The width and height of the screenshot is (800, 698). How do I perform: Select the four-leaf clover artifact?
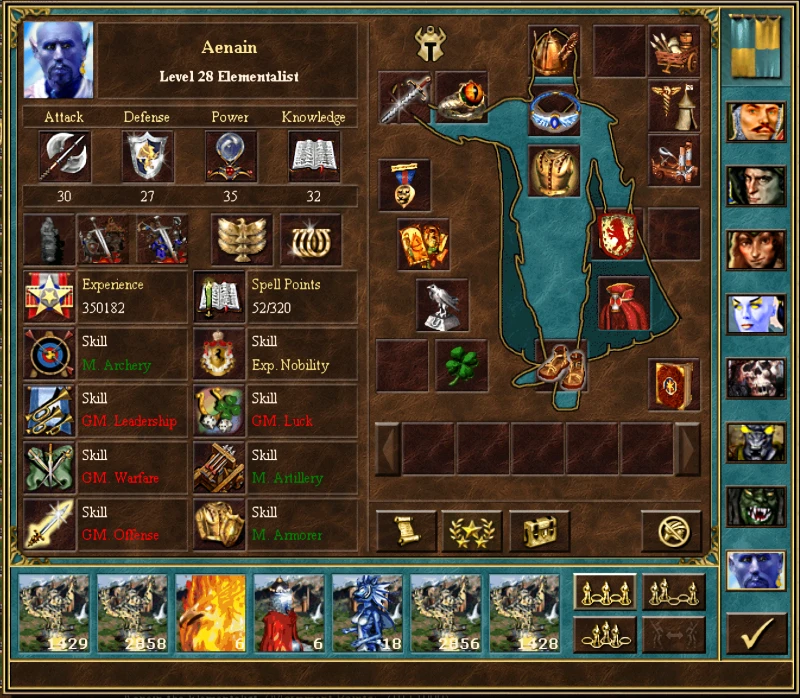coord(461,365)
